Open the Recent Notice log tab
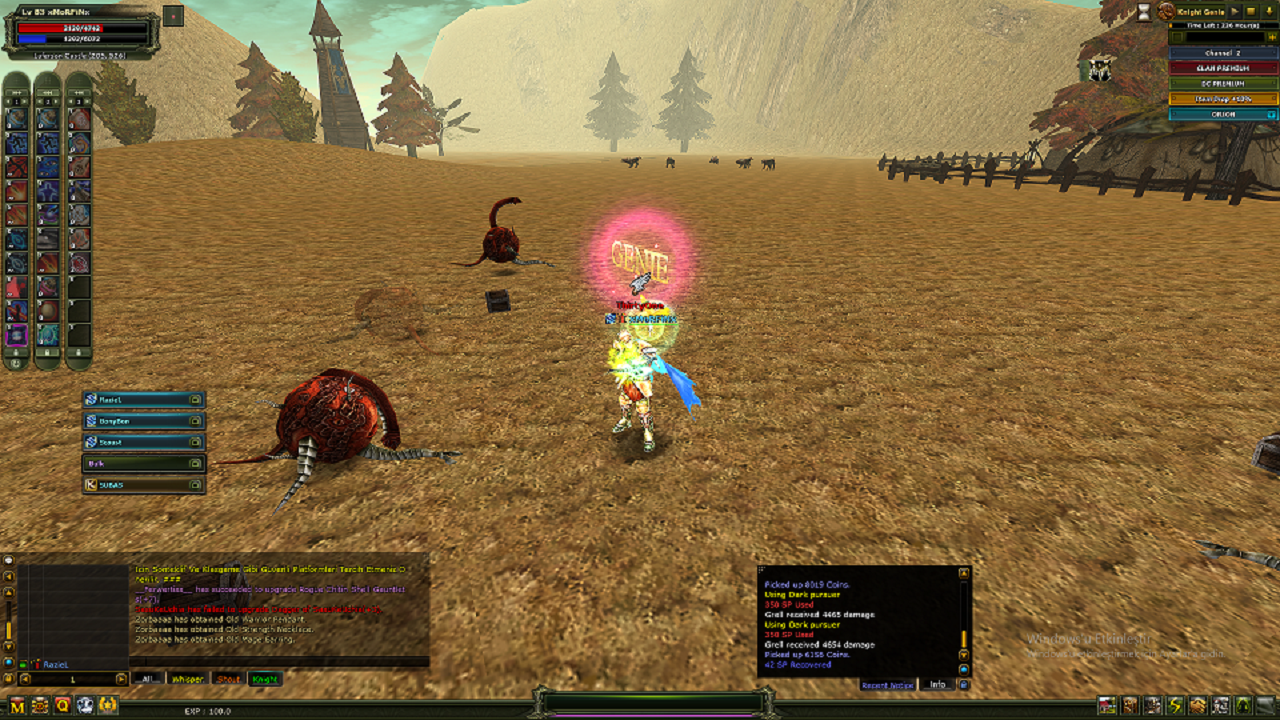 (888, 685)
